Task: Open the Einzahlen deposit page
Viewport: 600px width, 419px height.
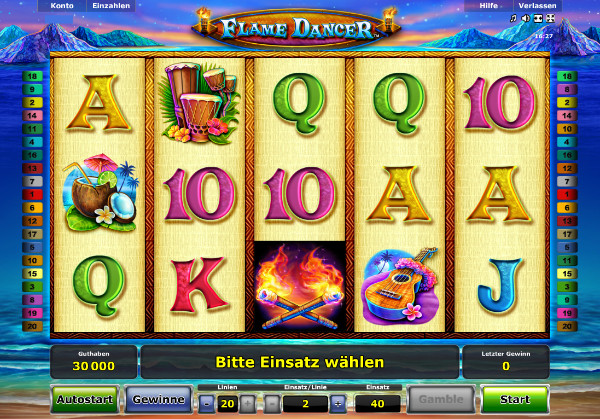Action: [112, 6]
